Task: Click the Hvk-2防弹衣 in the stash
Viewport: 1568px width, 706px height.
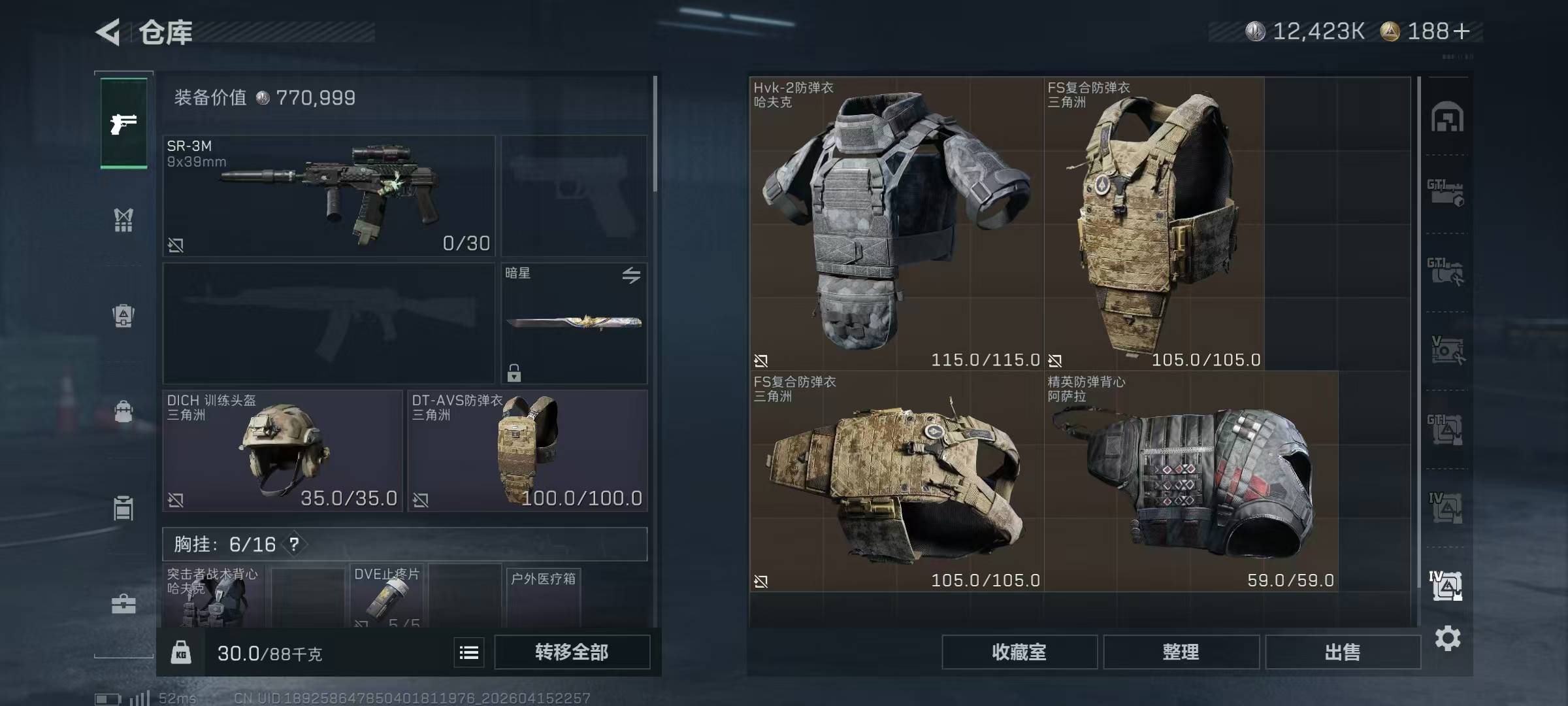Action: 896,223
